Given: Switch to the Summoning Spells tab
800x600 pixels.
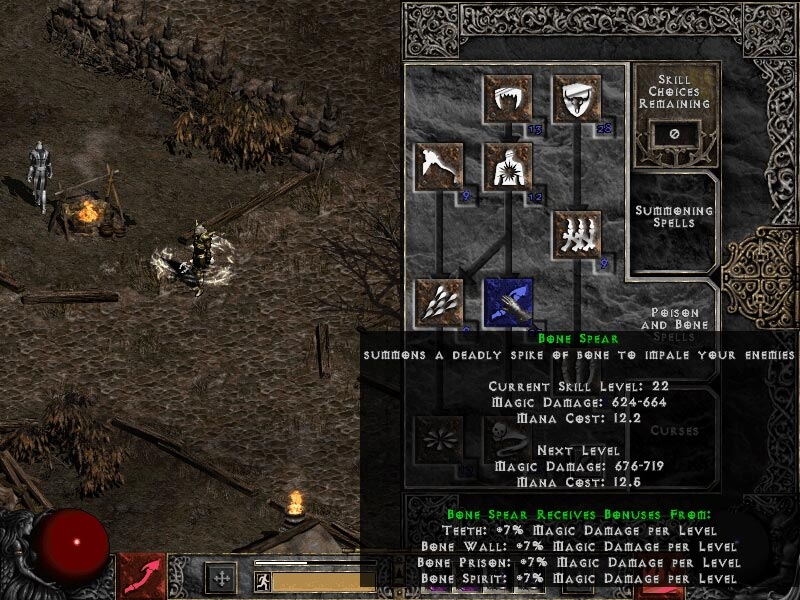Looking at the screenshot, I should pyautogui.click(x=675, y=217).
